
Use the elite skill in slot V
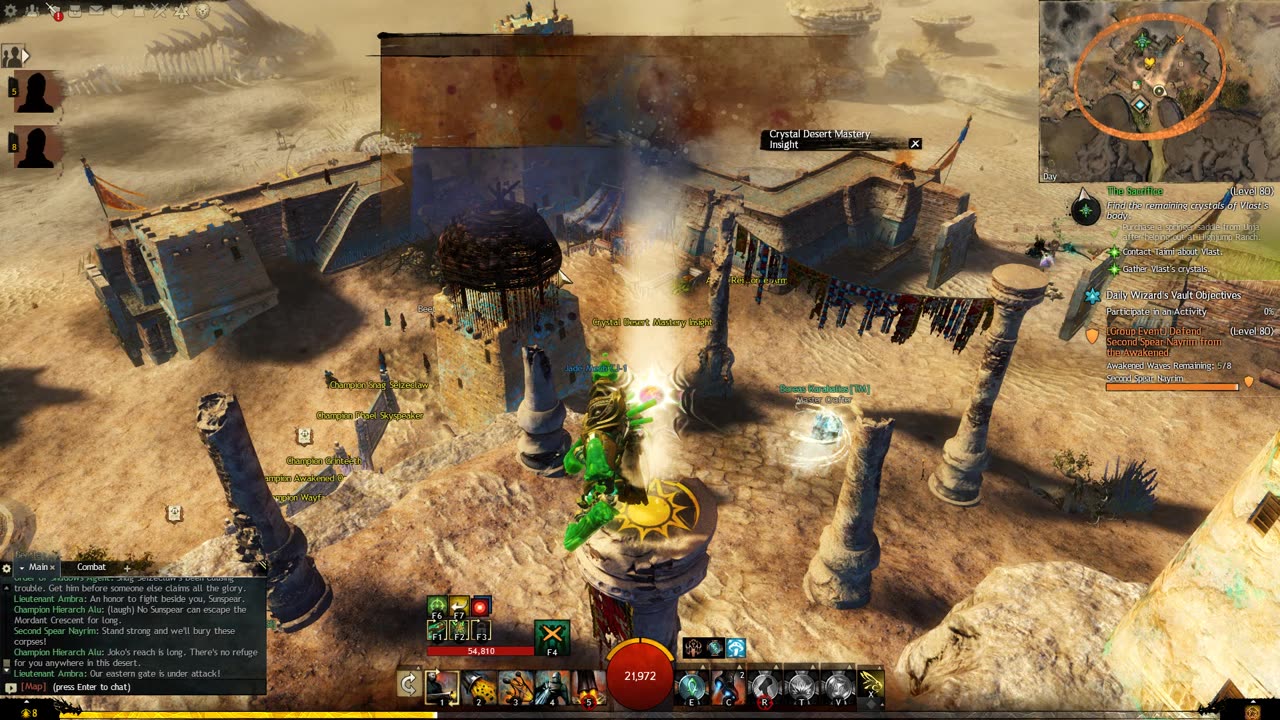click(x=836, y=687)
